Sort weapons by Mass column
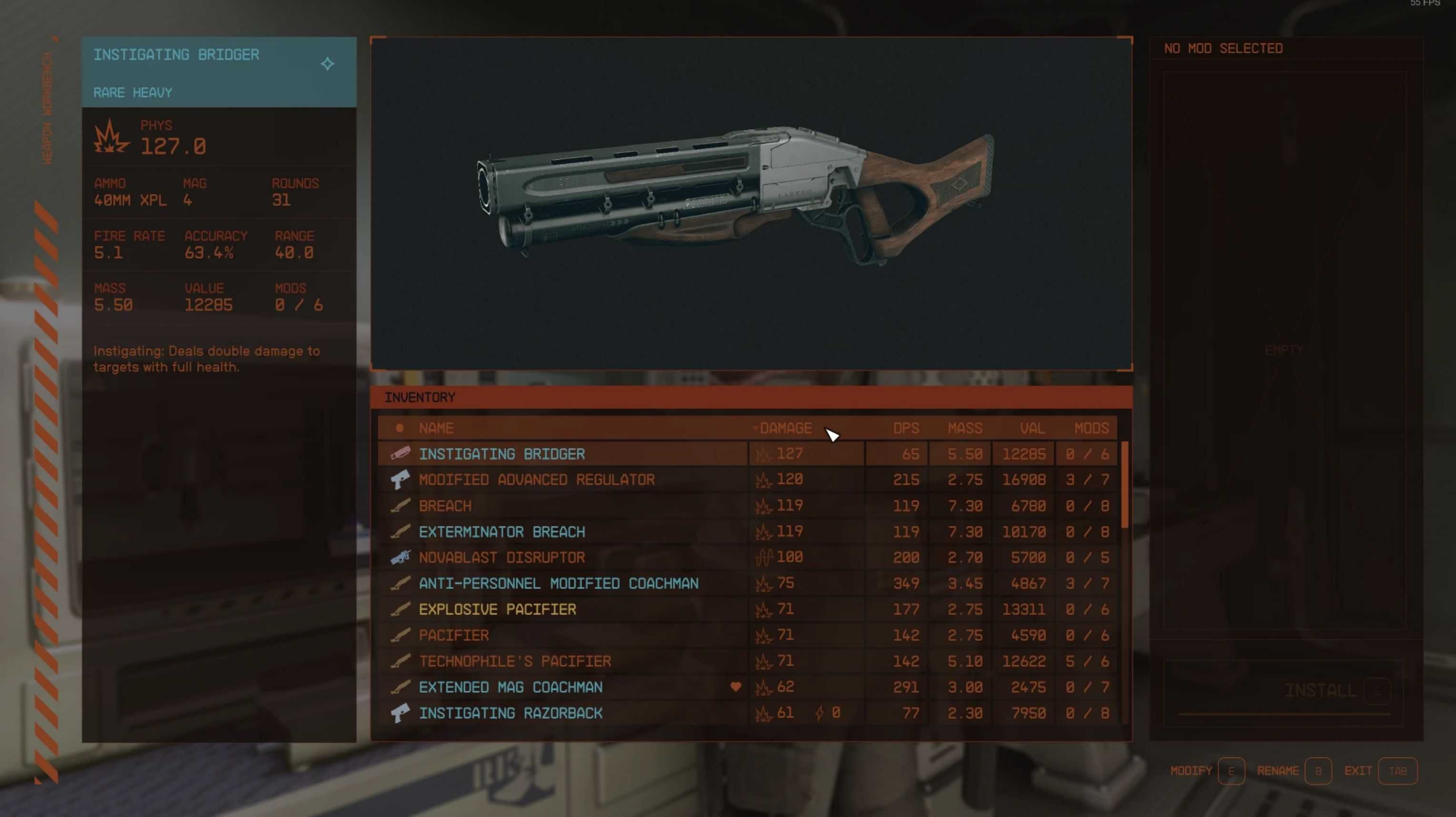This screenshot has width=1456, height=817. point(964,428)
